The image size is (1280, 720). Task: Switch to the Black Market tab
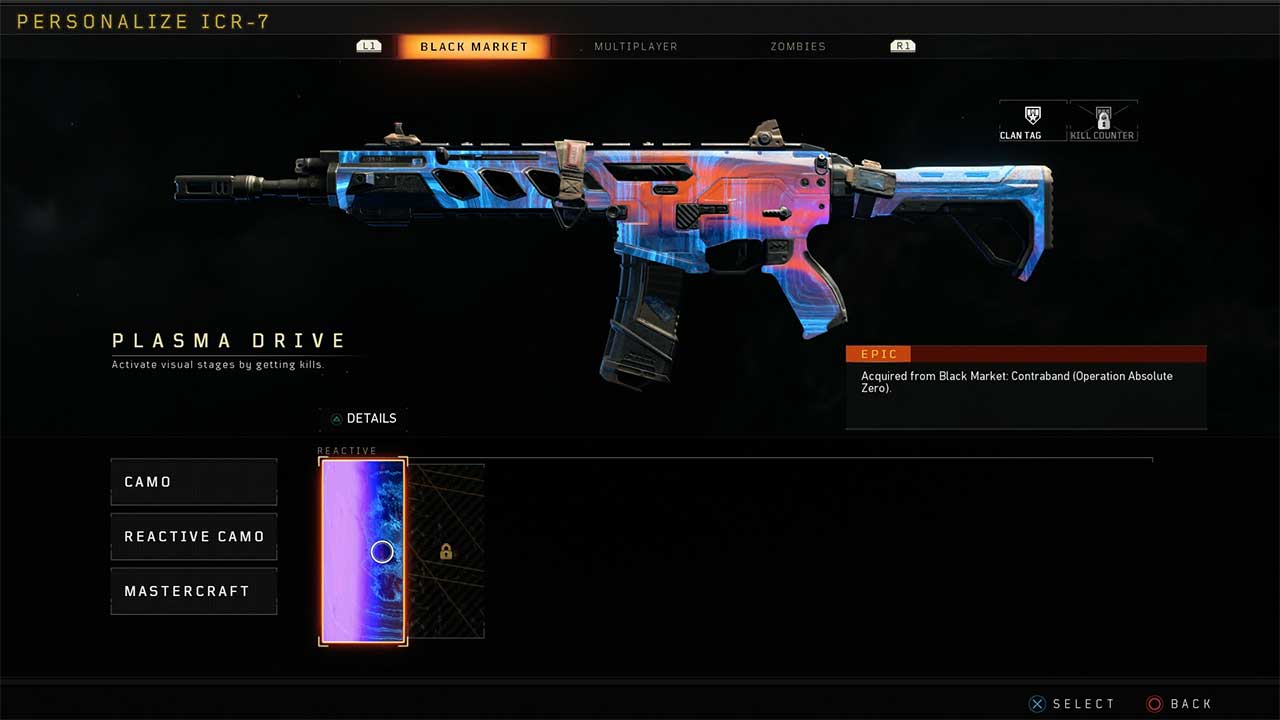tap(473, 47)
